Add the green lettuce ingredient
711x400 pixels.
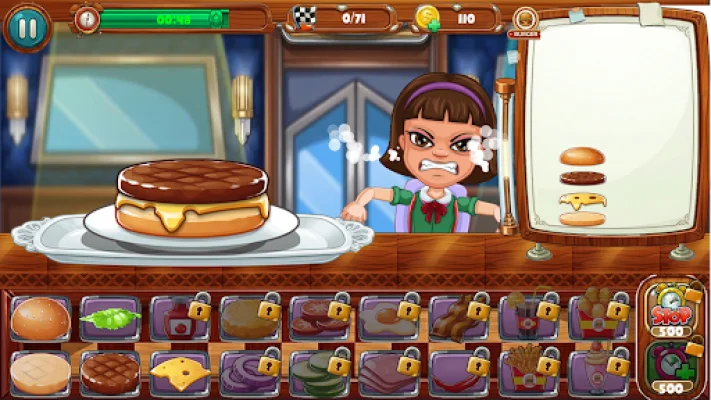[x=110, y=318]
